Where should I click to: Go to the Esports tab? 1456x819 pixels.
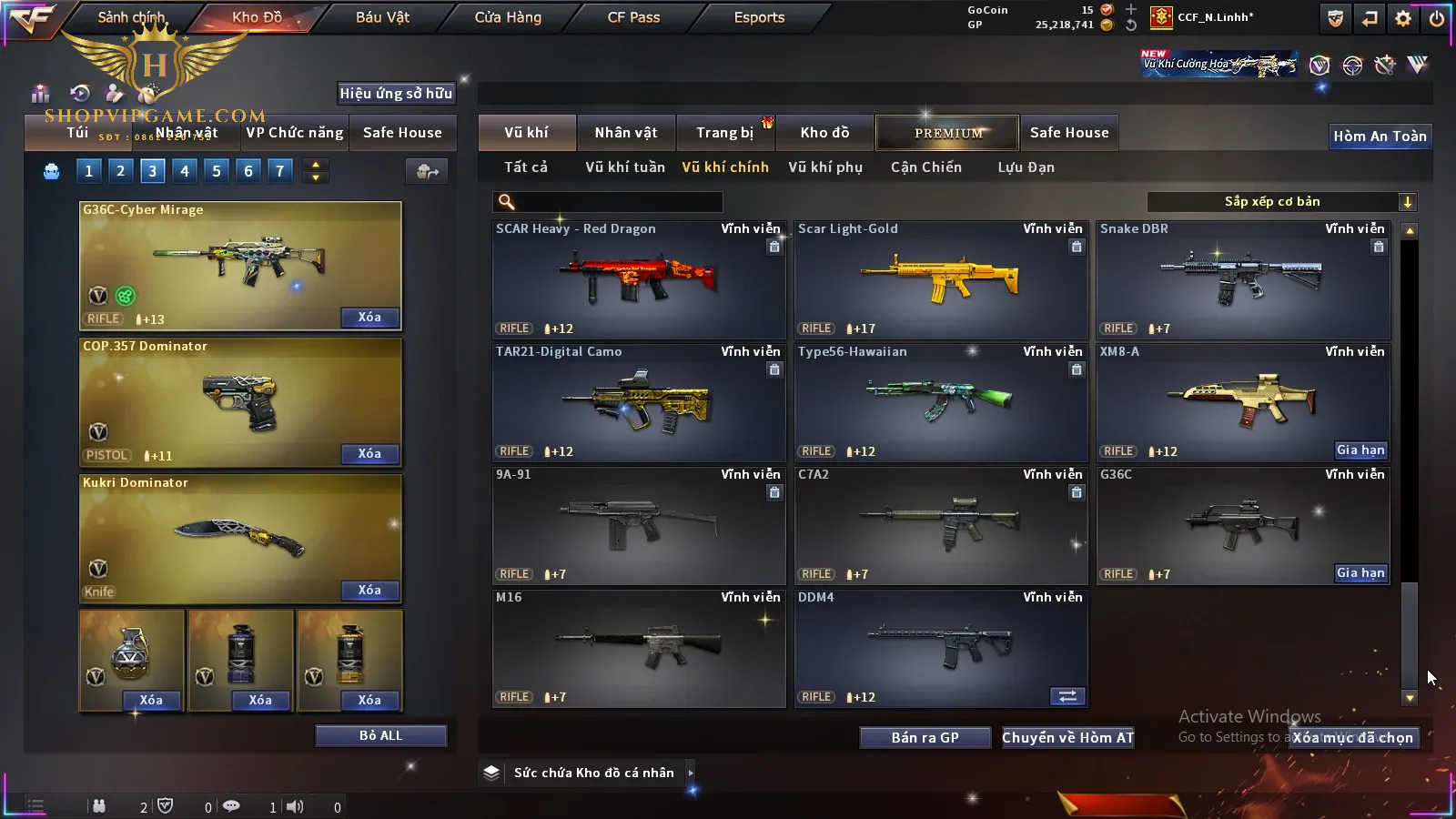click(759, 17)
